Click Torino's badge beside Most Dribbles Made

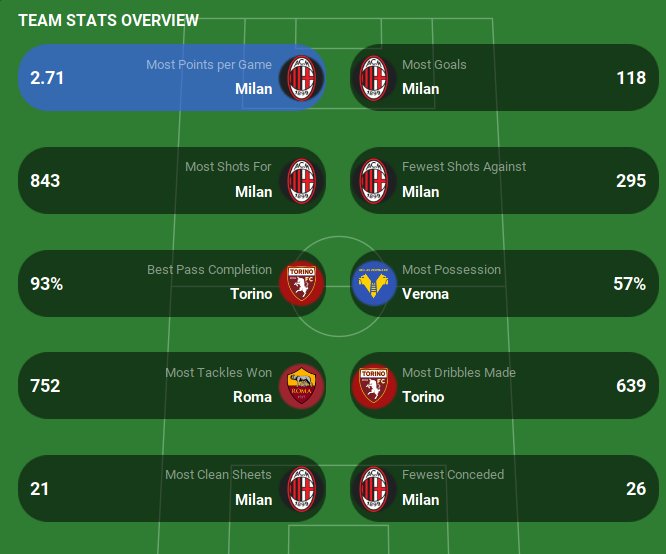point(375,386)
